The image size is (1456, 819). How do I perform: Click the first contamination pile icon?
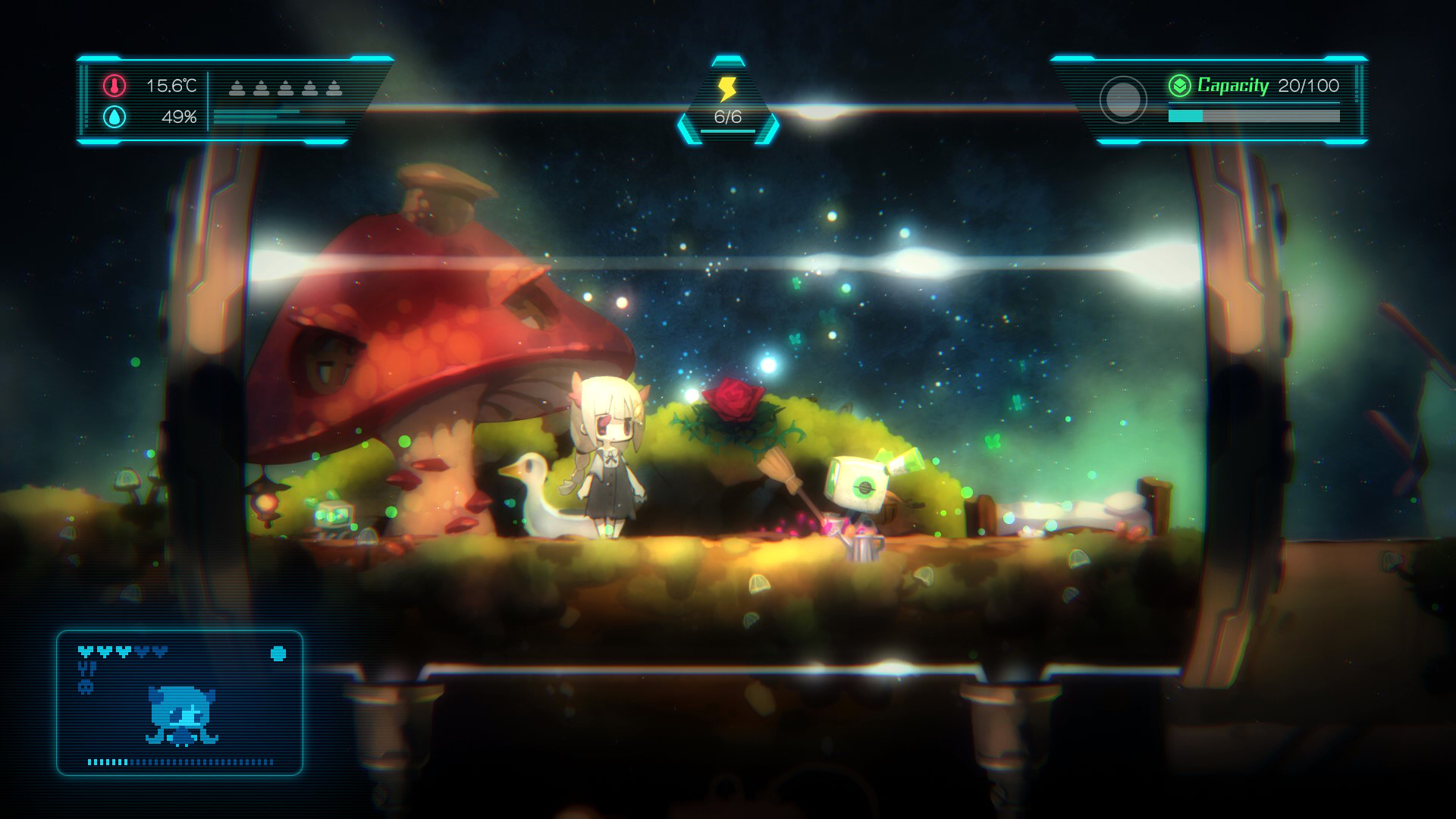pyautogui.click(x=237, y=87)
